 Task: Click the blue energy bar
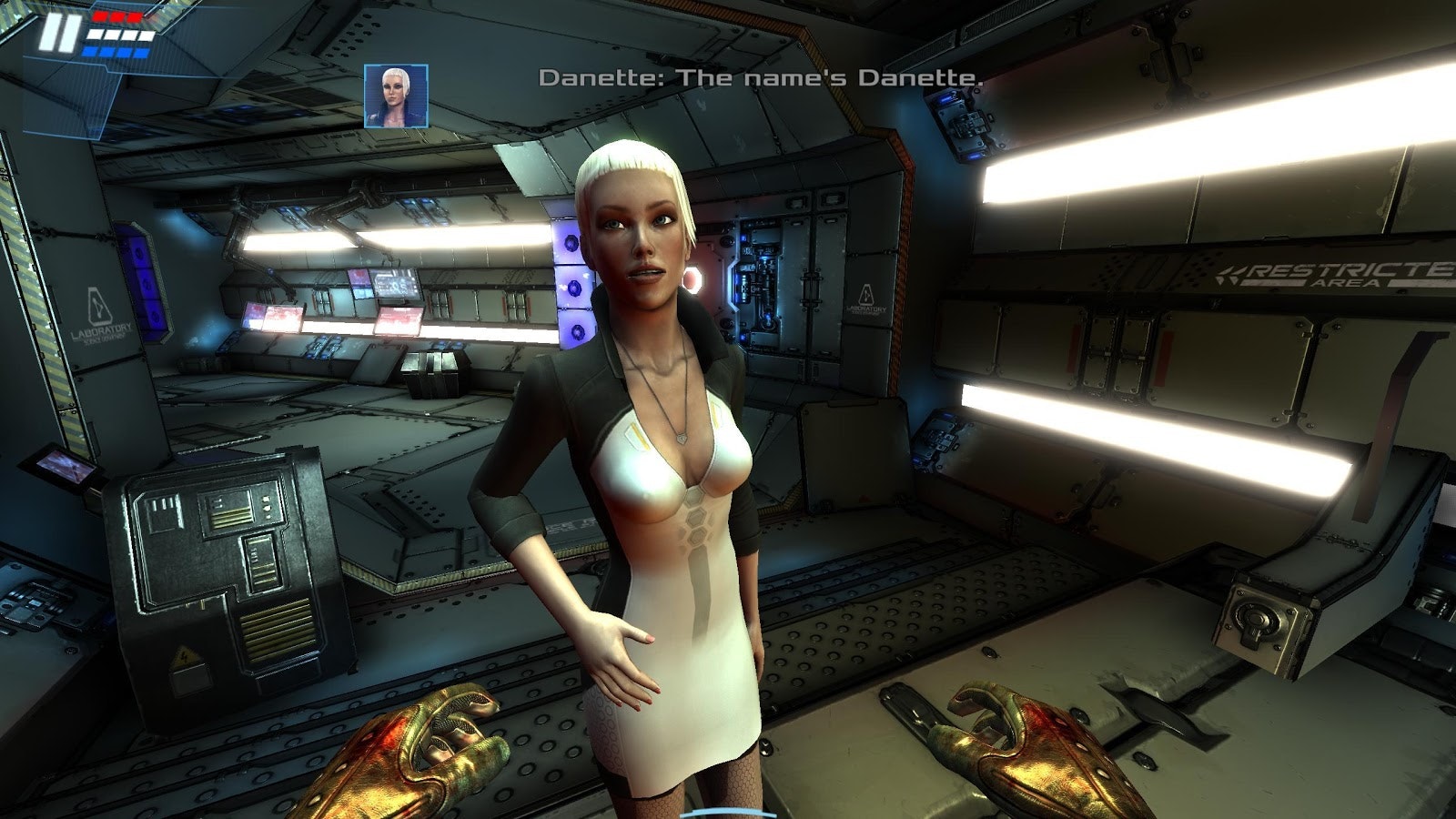(x=116, y=51)
